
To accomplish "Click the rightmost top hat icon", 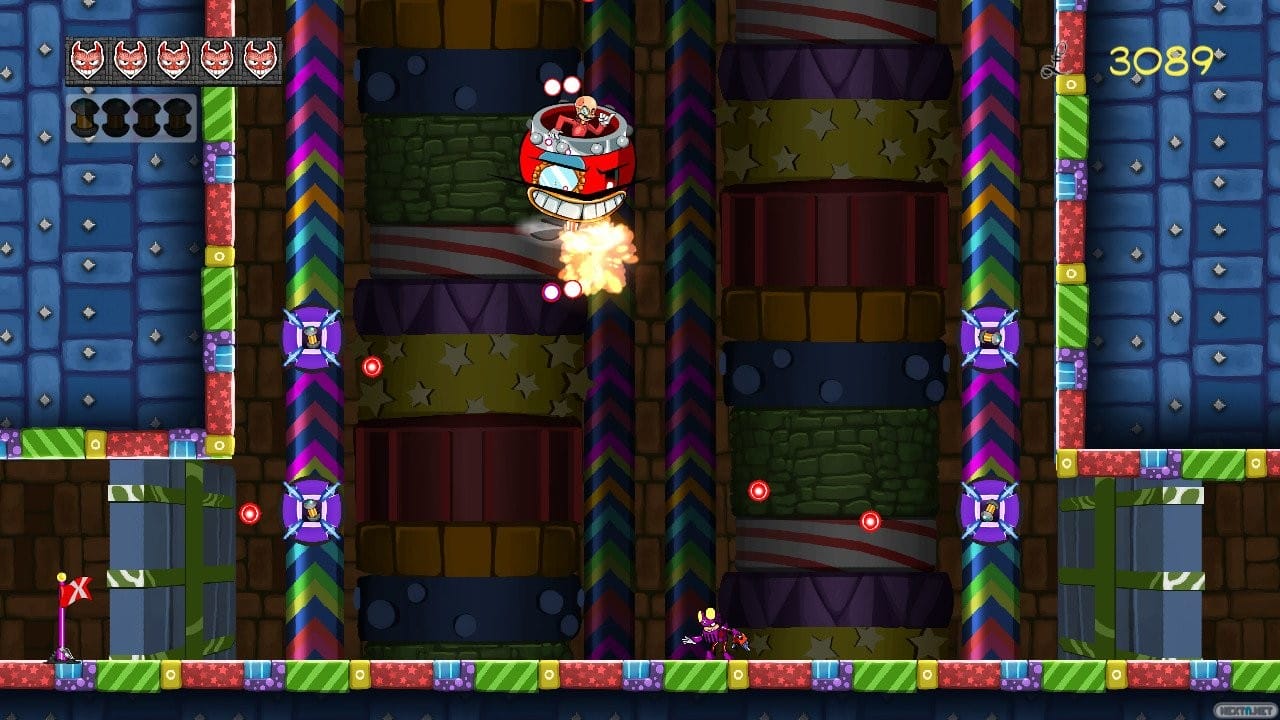I will (x=175, y=118).
